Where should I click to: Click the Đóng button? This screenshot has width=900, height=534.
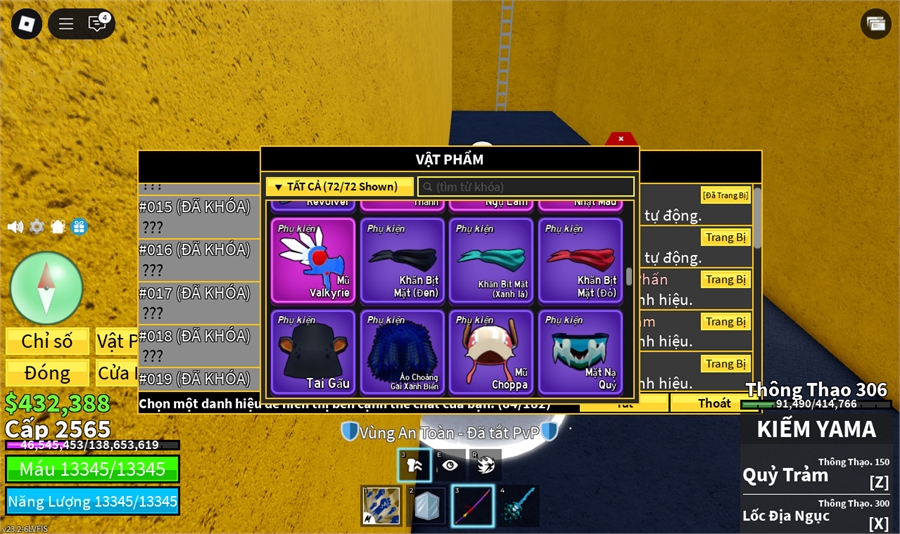click(x=47, y=373)
